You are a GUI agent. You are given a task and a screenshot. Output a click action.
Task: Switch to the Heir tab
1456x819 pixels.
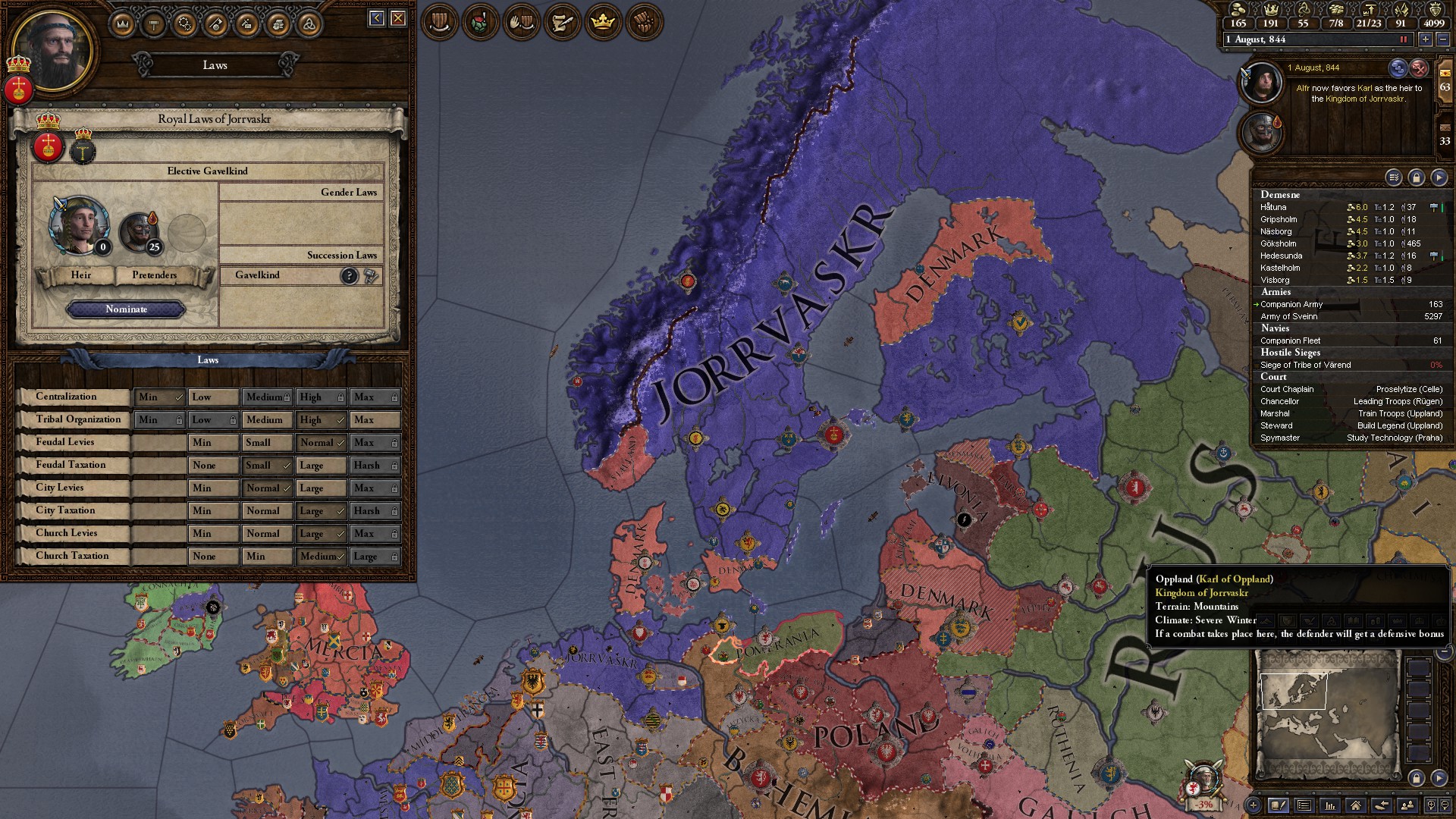coord(81,275)
